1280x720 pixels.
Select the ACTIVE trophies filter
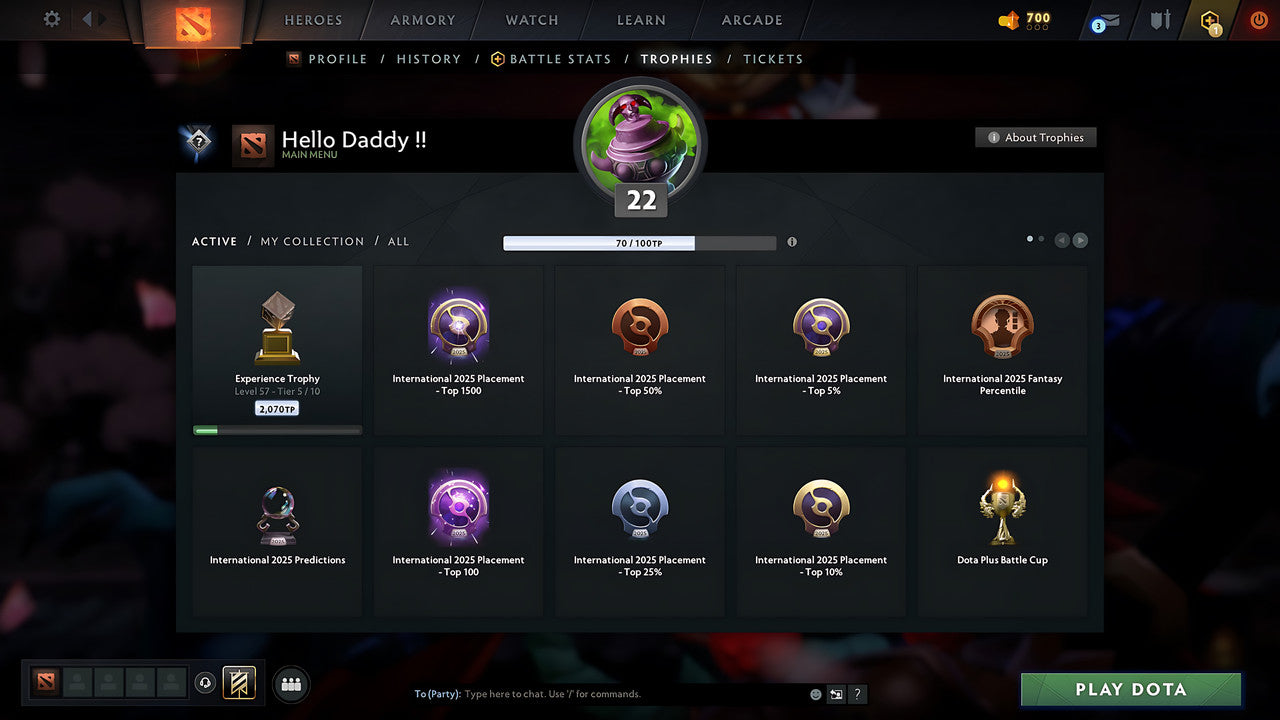coord(214,241)
